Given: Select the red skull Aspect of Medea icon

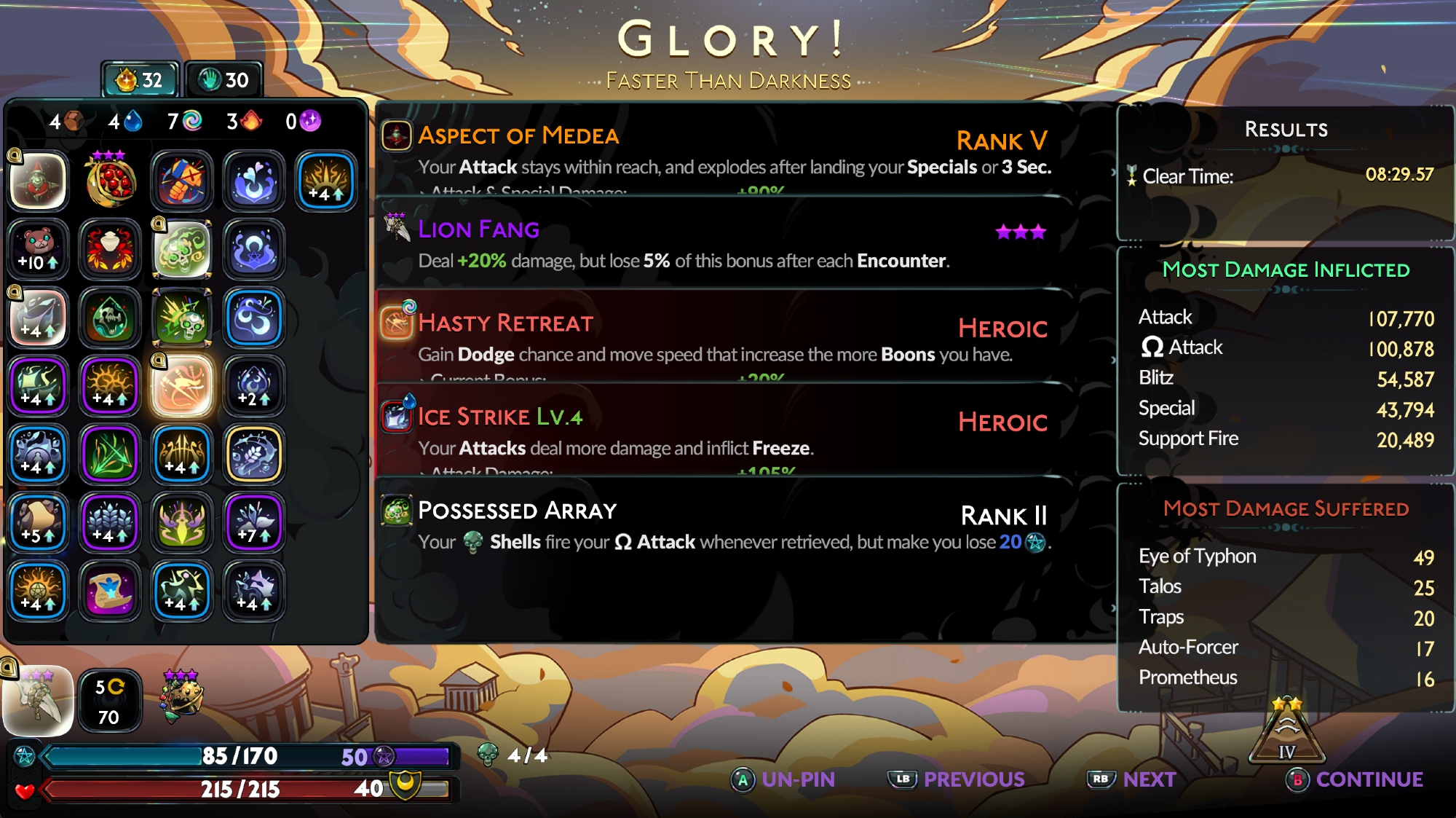Looking at the screenshot, I should click(x=39, y=181).
